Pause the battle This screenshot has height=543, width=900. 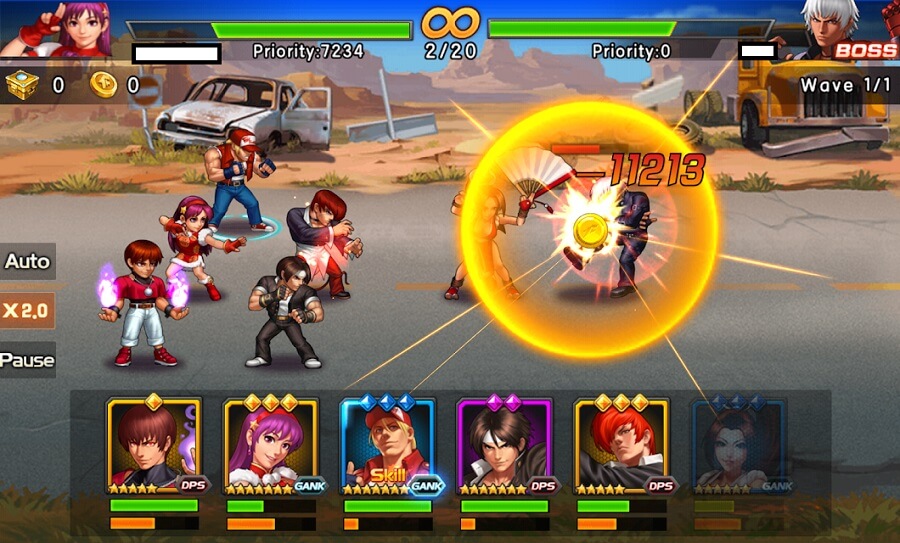point(27,360)
